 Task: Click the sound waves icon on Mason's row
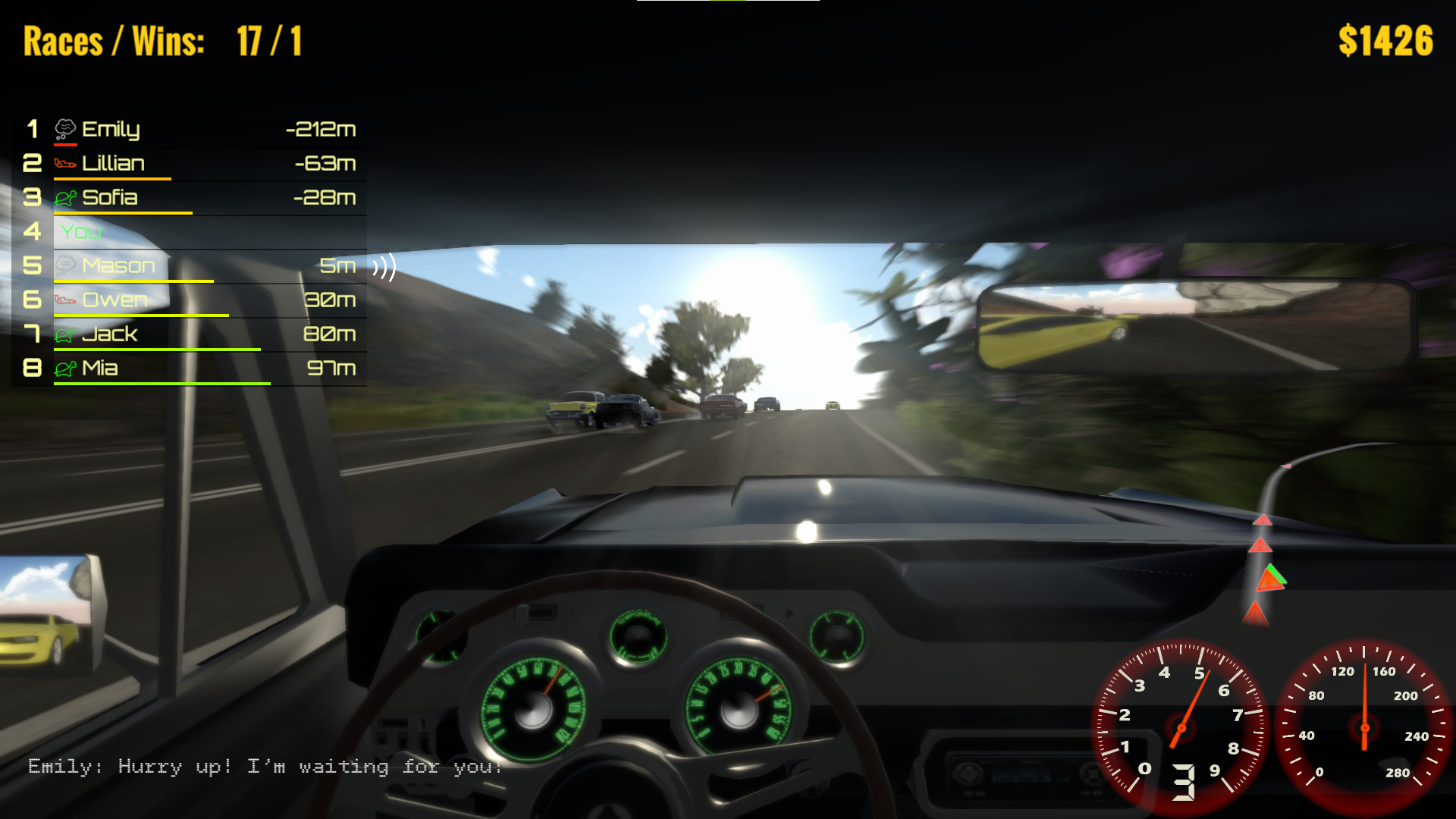point(385,266)
